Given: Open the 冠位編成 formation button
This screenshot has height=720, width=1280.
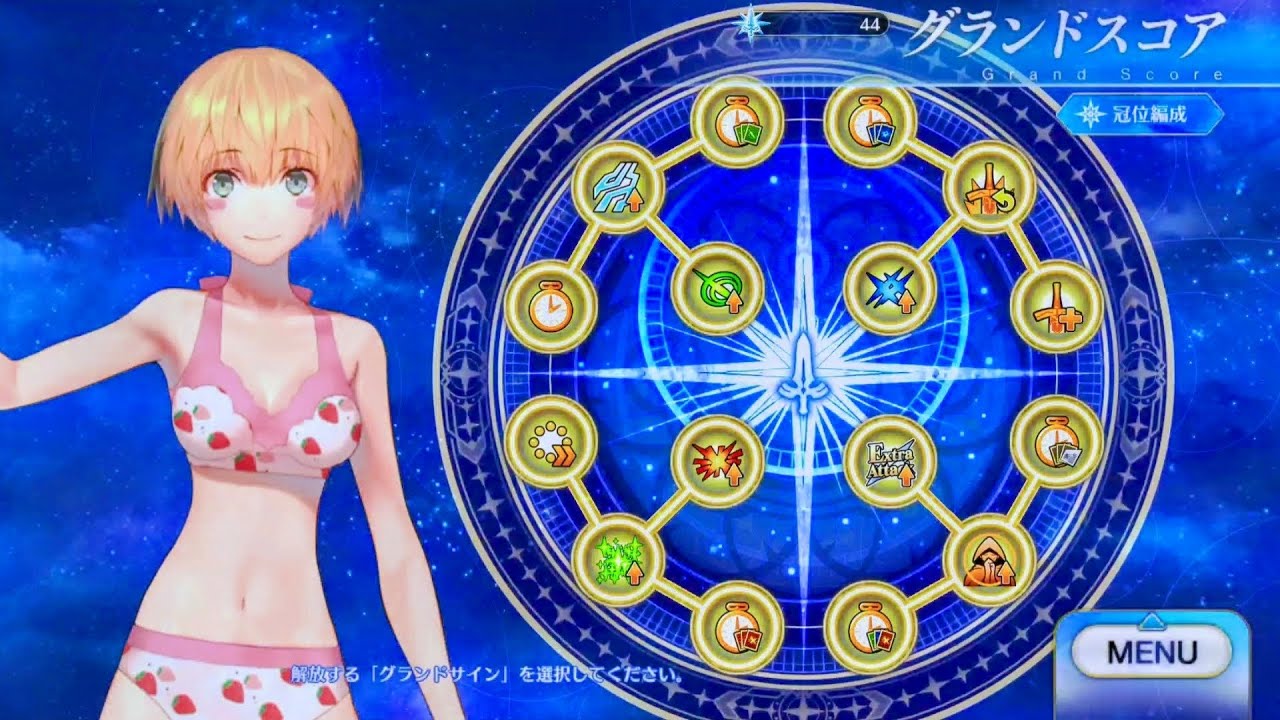Looking at the screenshot, I should point(1141,115).
